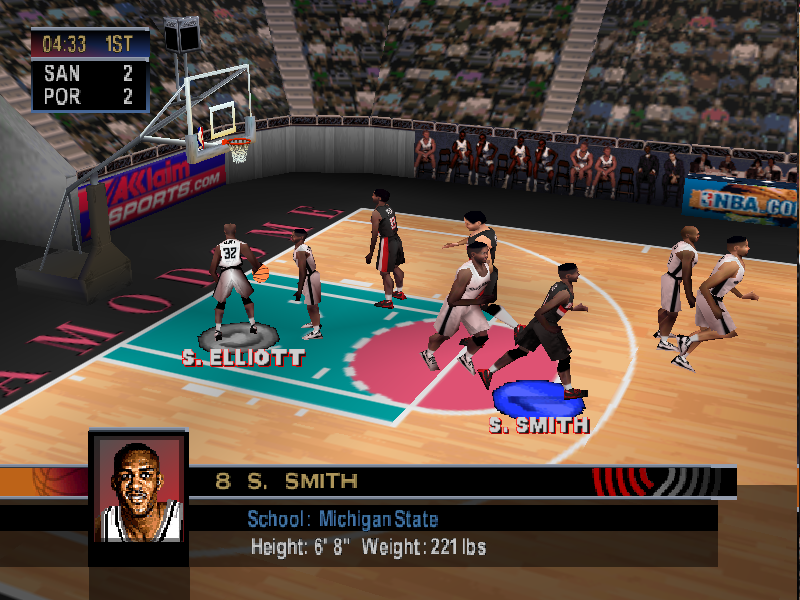
Task: Click the 8 S. Smith name banner
Action: pyautogui.click(x=287, y=481)
